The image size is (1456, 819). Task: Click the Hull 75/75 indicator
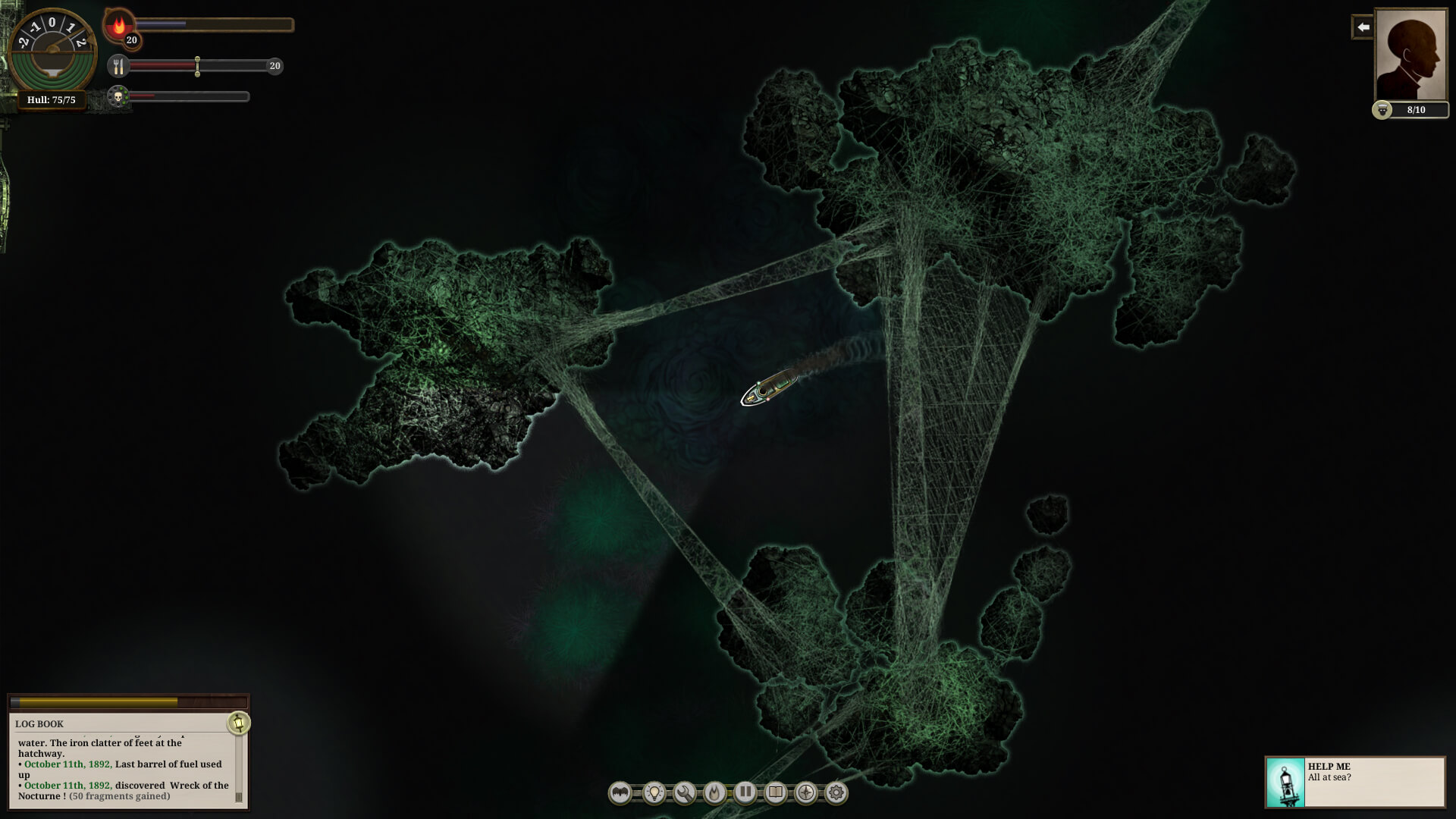pyautogui.click(x=53, y=99)
